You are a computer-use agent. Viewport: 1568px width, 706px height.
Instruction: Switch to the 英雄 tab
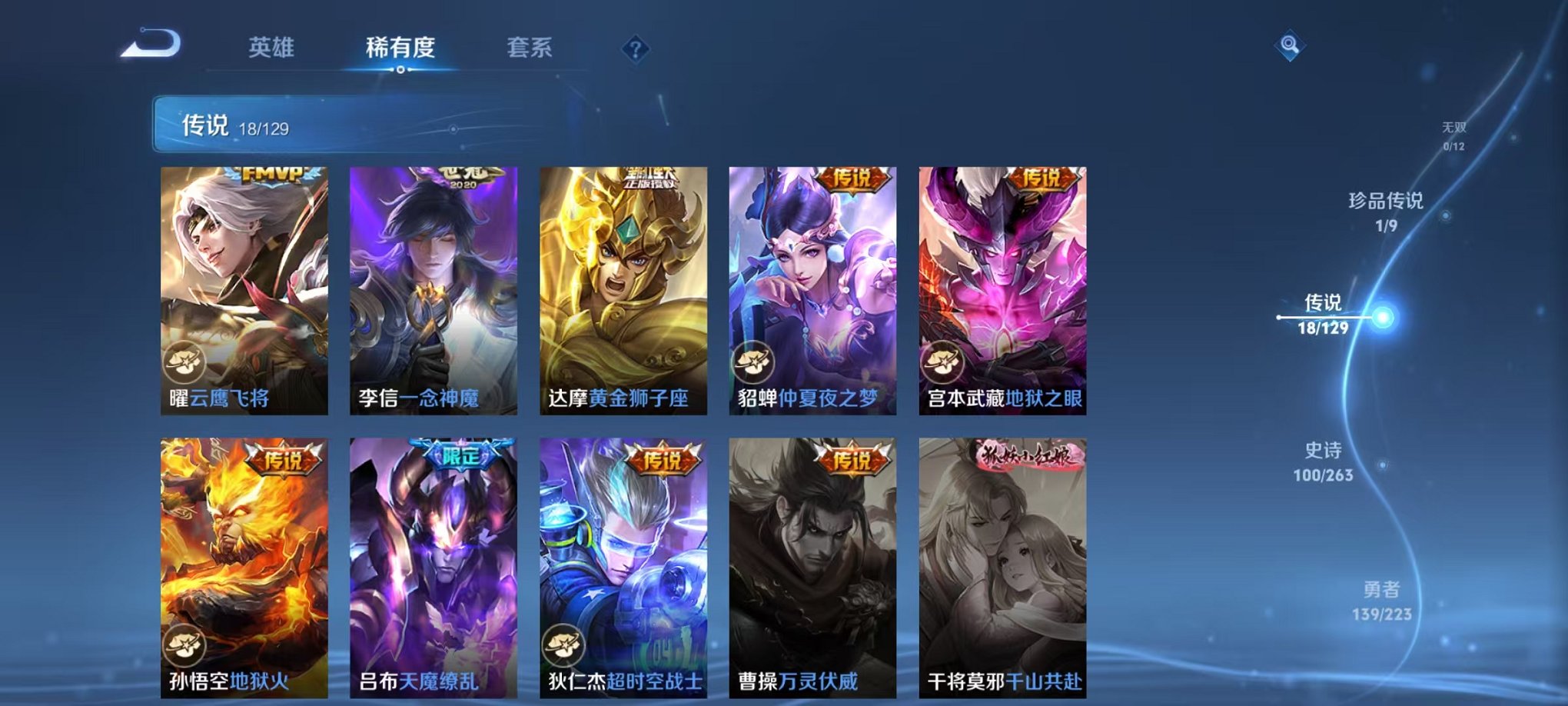pyautogui.click(x=273, y=48)
